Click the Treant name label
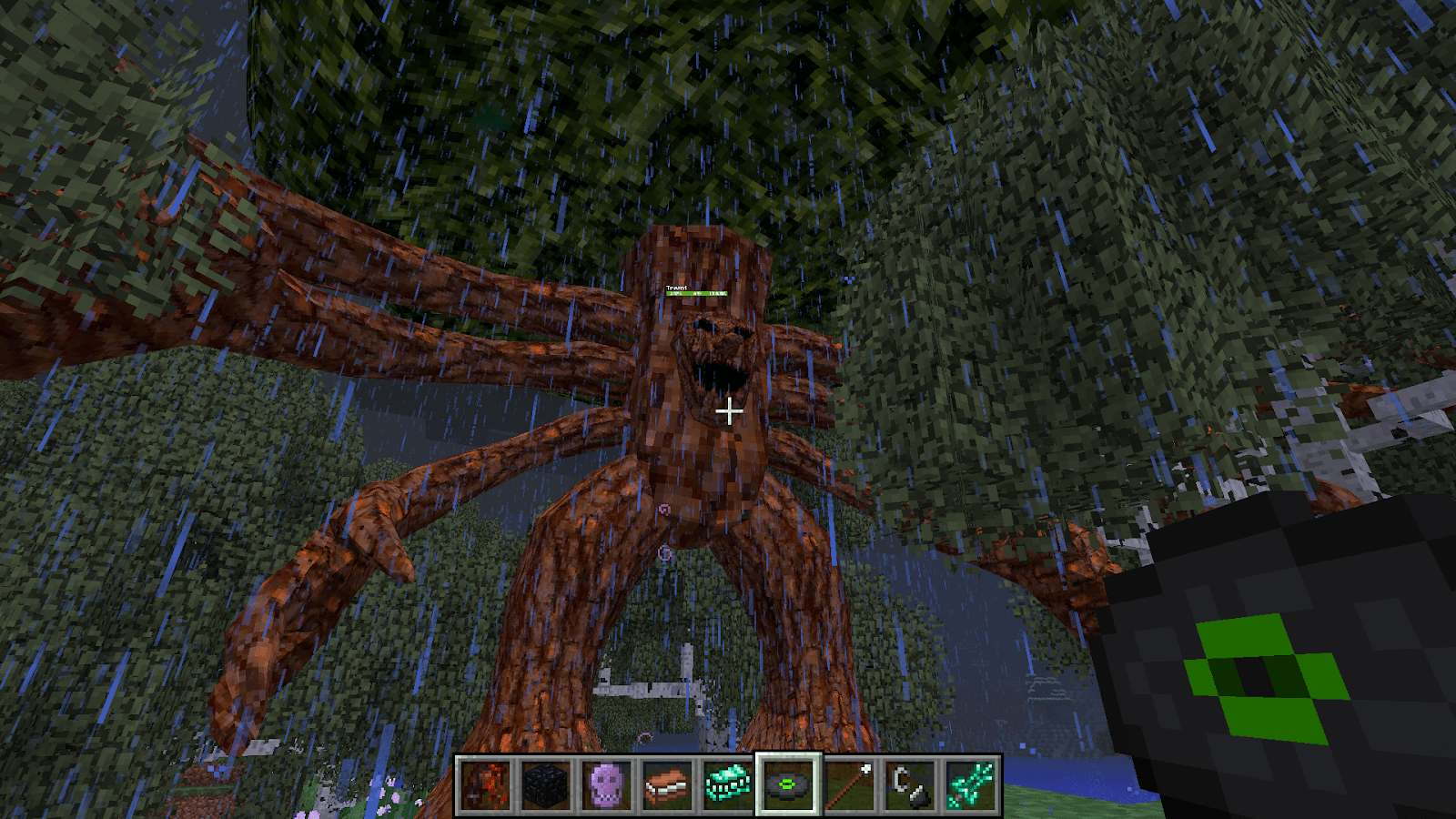Screen dimensions: 1456x819 678,288
